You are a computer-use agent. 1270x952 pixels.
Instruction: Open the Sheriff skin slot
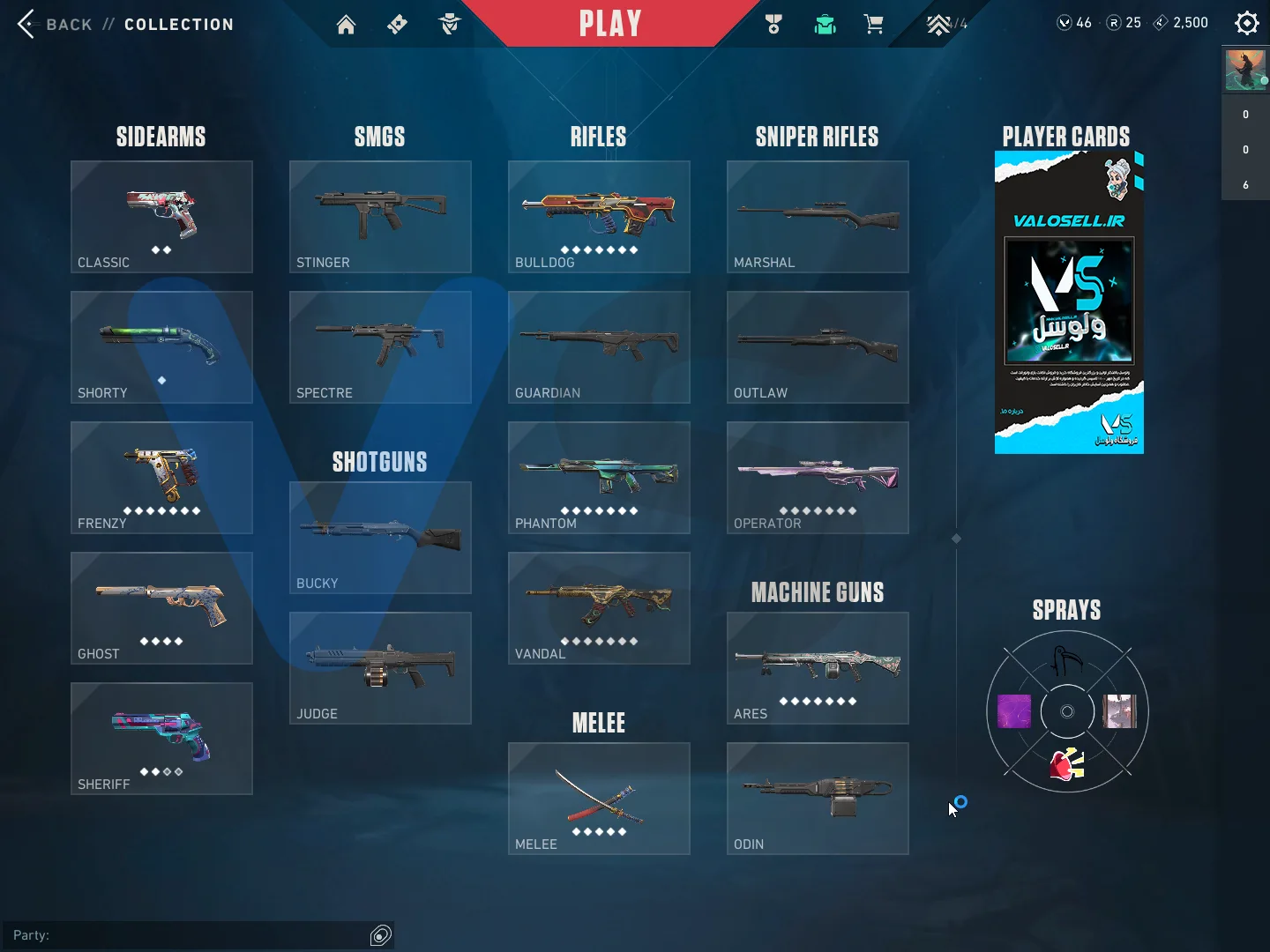tap(161, 739)
